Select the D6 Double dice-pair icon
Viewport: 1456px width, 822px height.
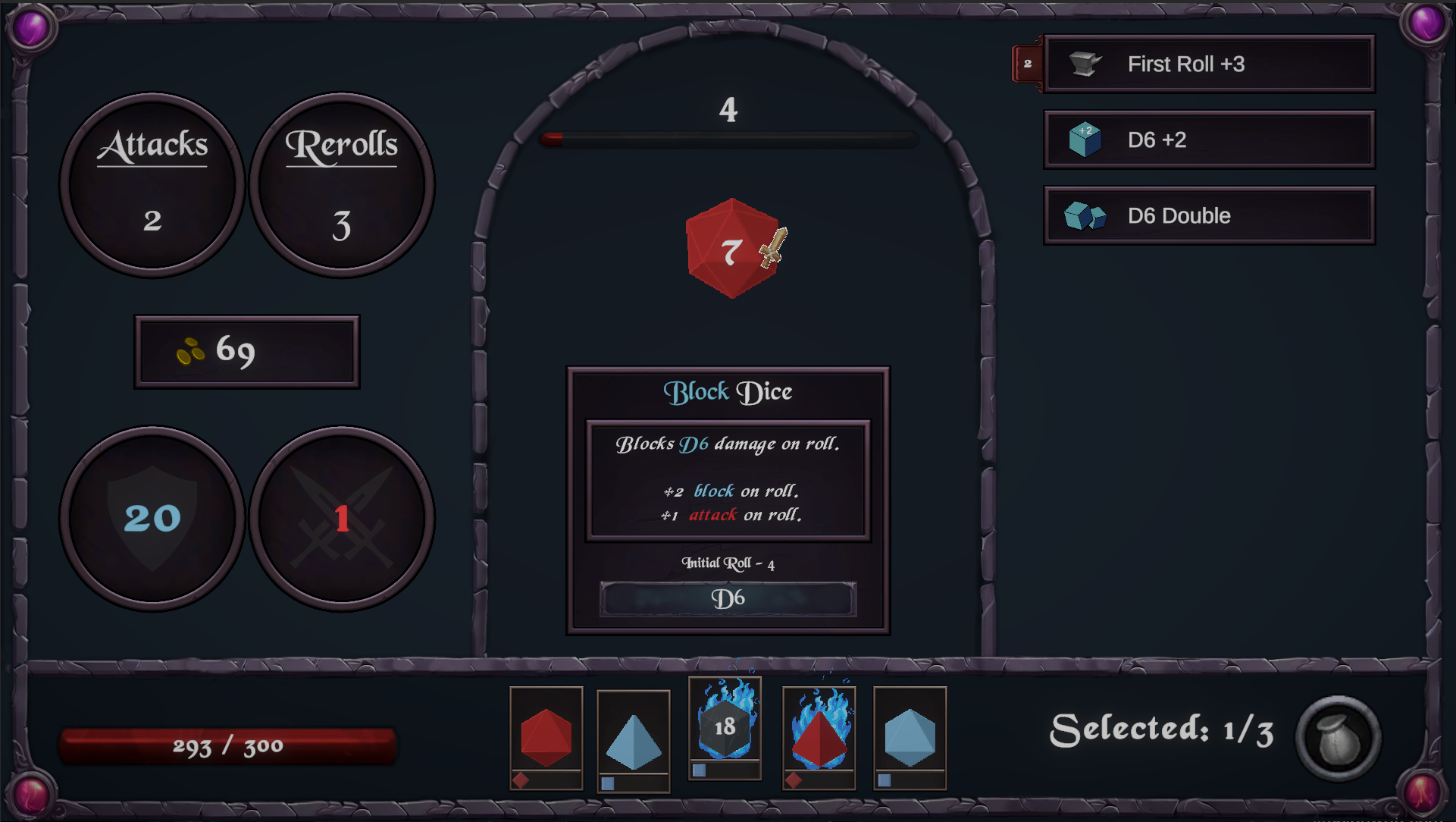[1084, 215]
